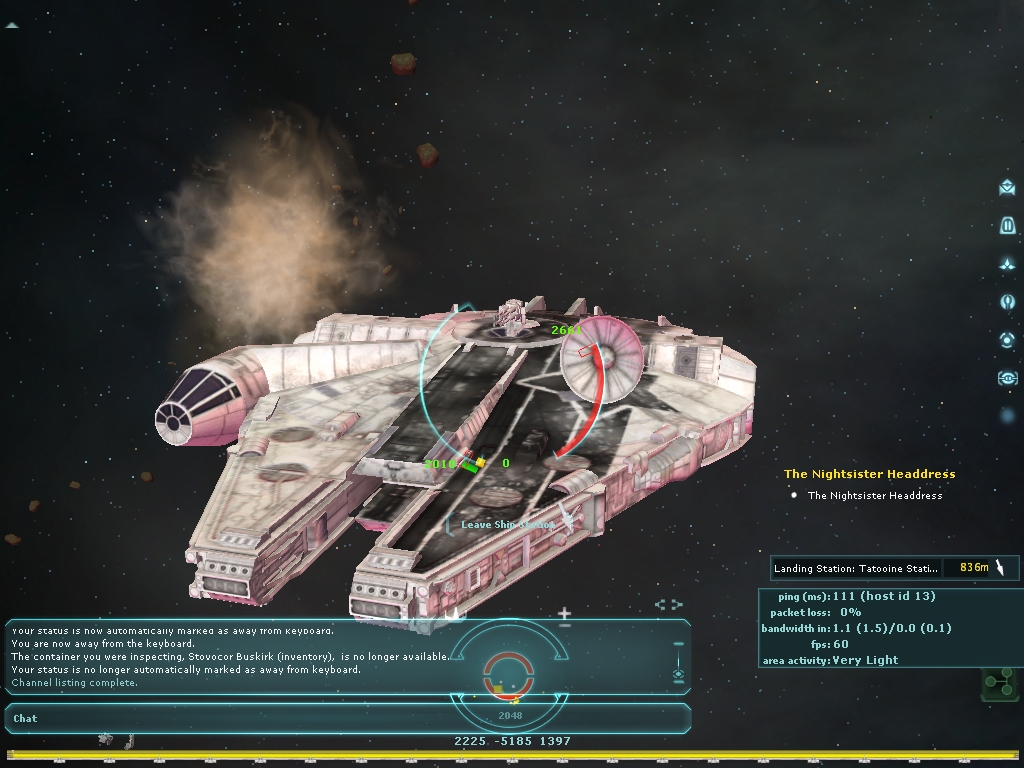
Task: Select the starfighter ship icon
Action: click(x=1007, y=264)
